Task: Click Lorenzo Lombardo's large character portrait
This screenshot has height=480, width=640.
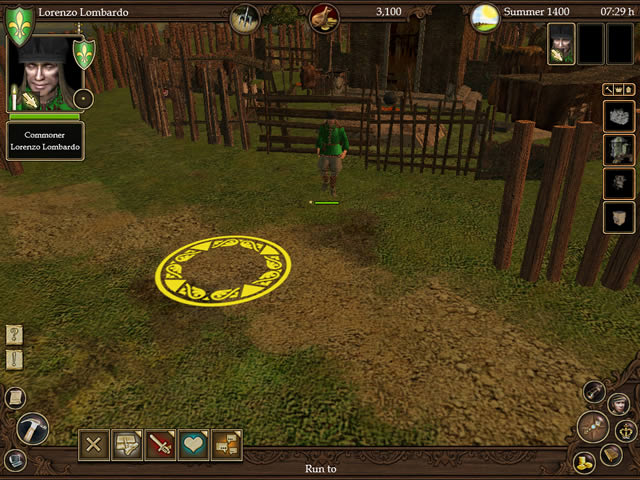Action: [44, 72]
